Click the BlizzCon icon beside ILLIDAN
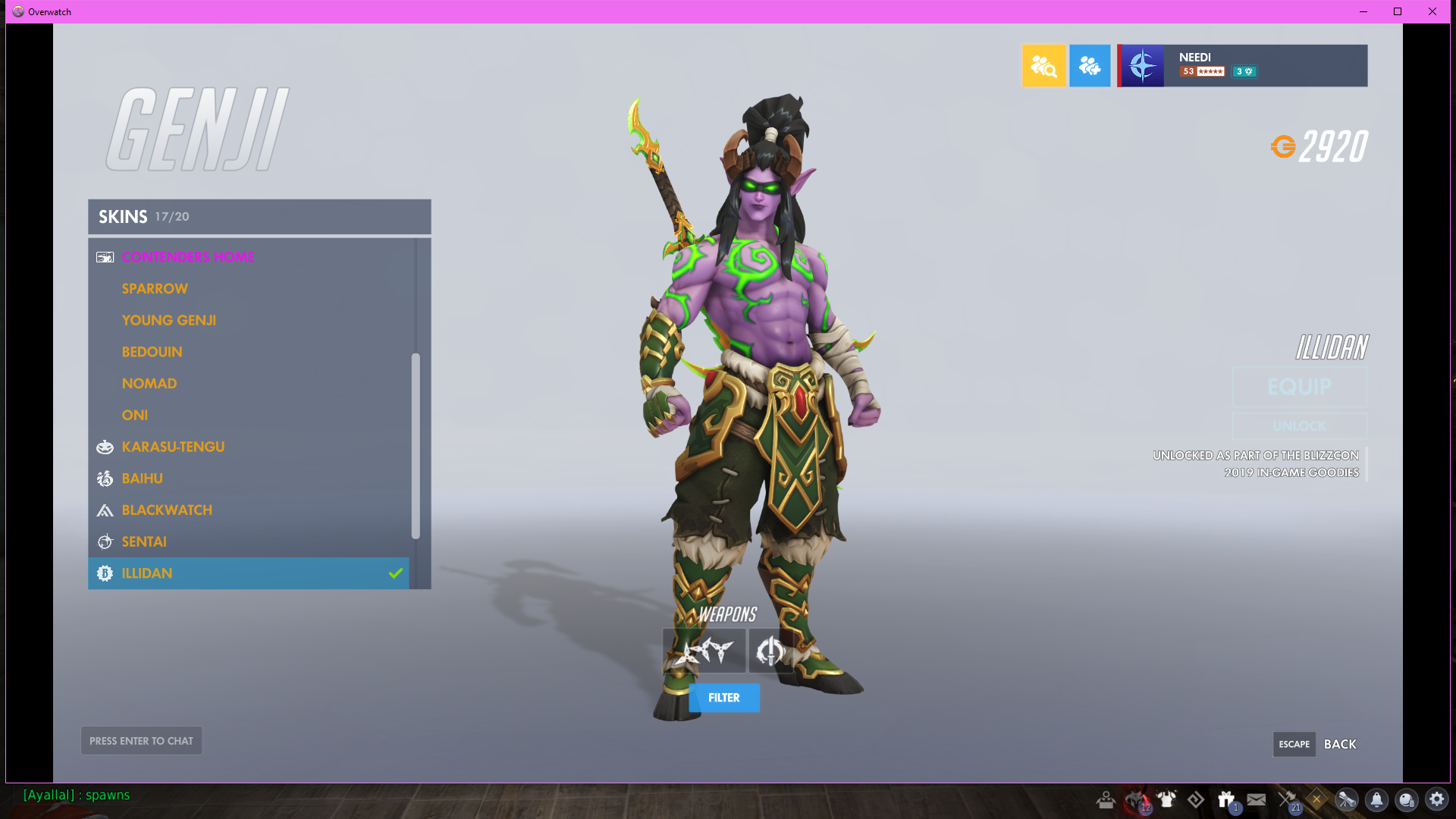 (105, 573)
